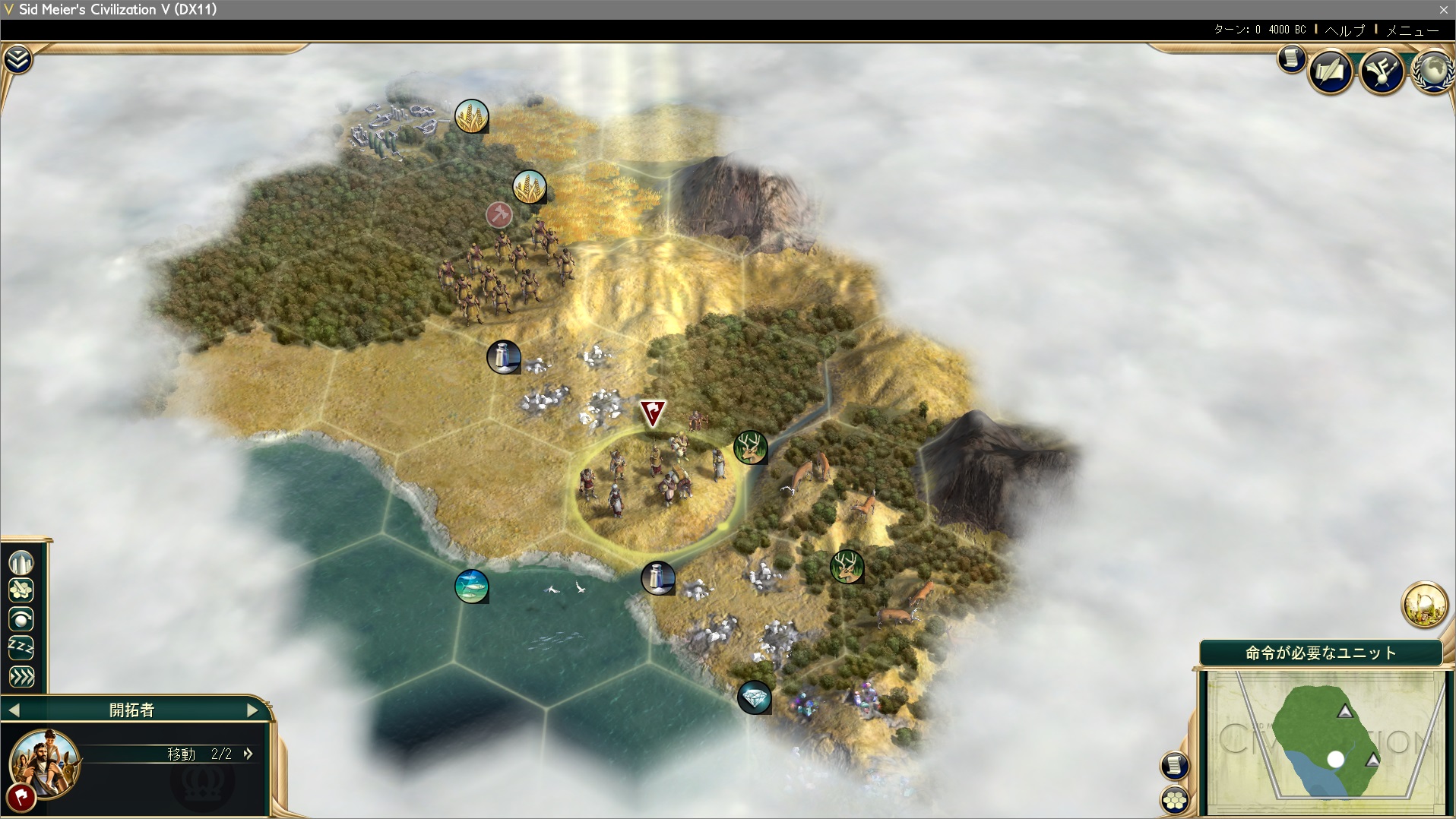
Task: Click the settler unit portrait
Action: (x=46, y=762)
